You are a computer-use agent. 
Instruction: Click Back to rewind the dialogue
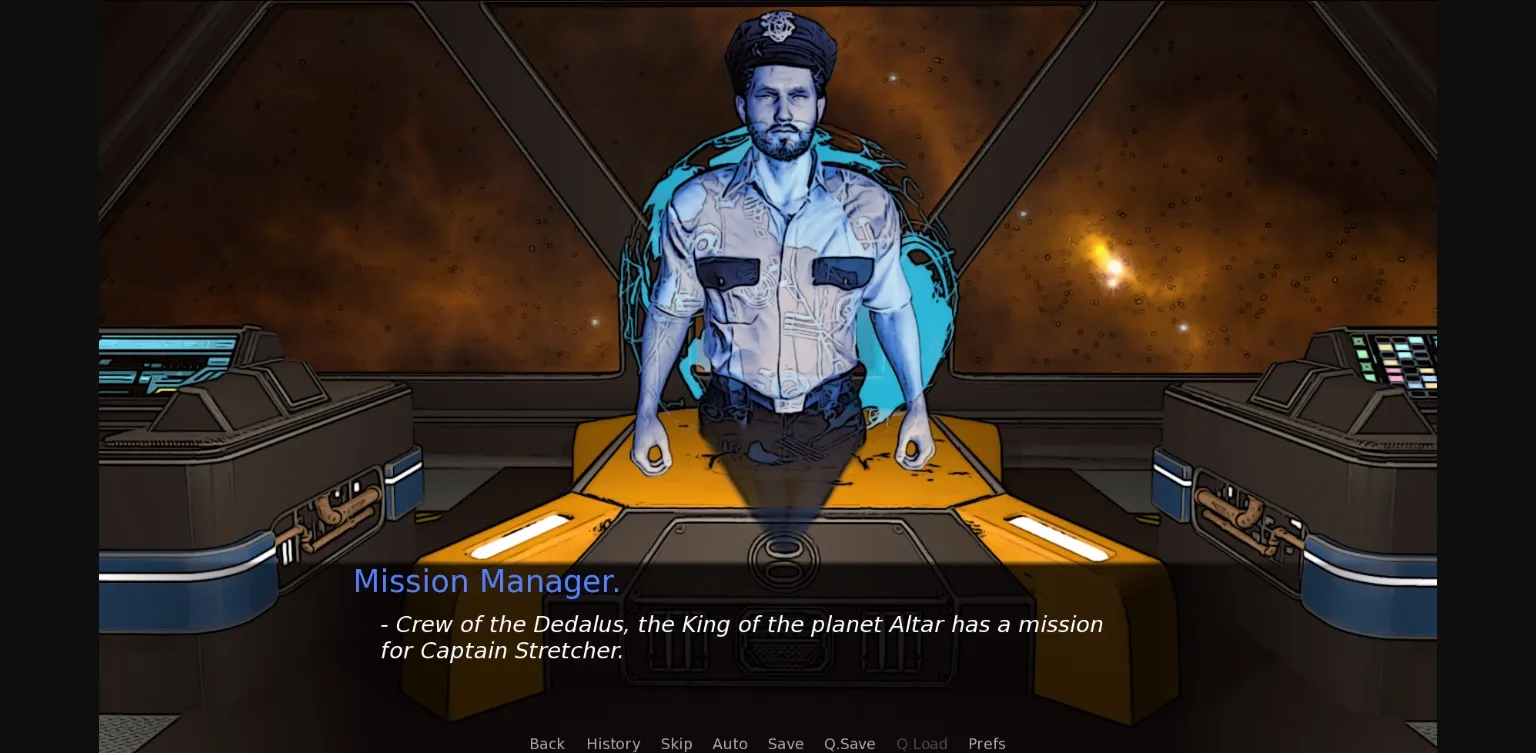[x=547, y=744]
